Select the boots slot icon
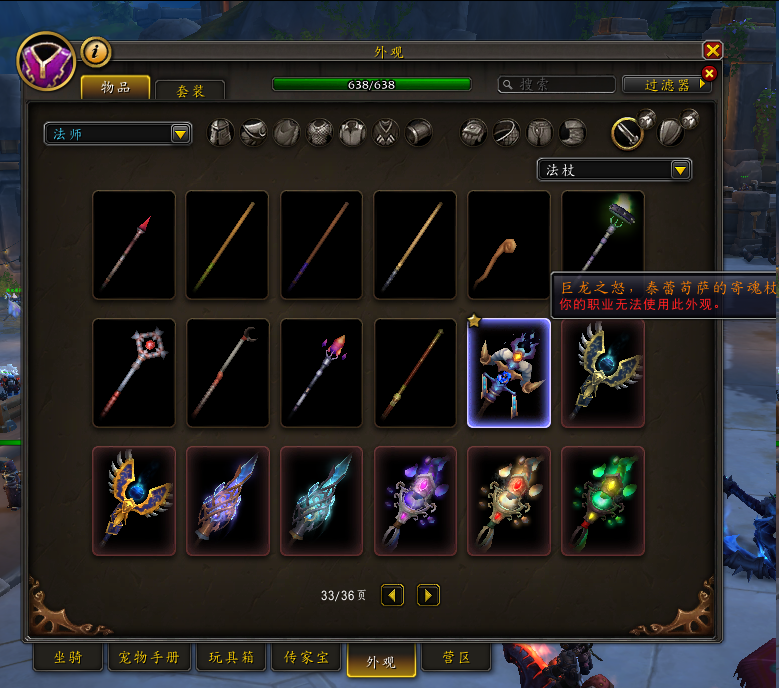The image size is (779, 688). [x=572, y=132]
